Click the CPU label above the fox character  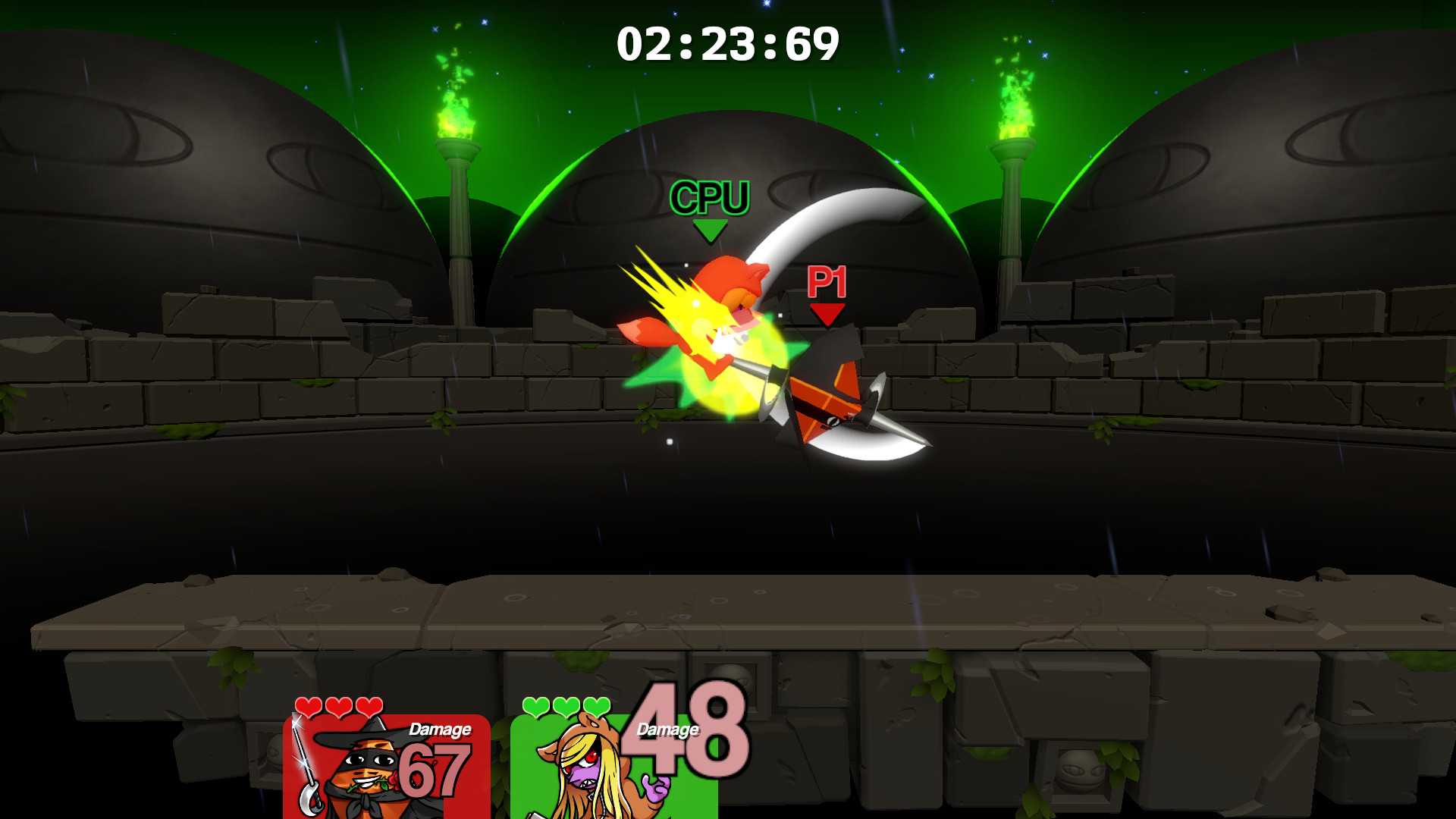pyautogui.click(x=710, y=199)
